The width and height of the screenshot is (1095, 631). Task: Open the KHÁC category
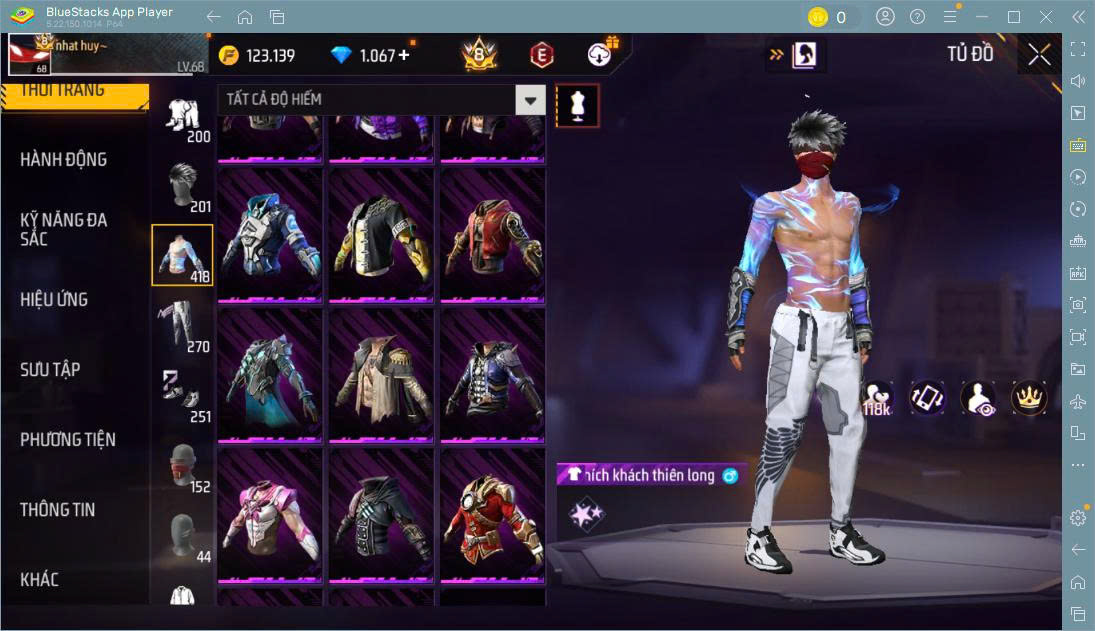(x=40, y=579)
